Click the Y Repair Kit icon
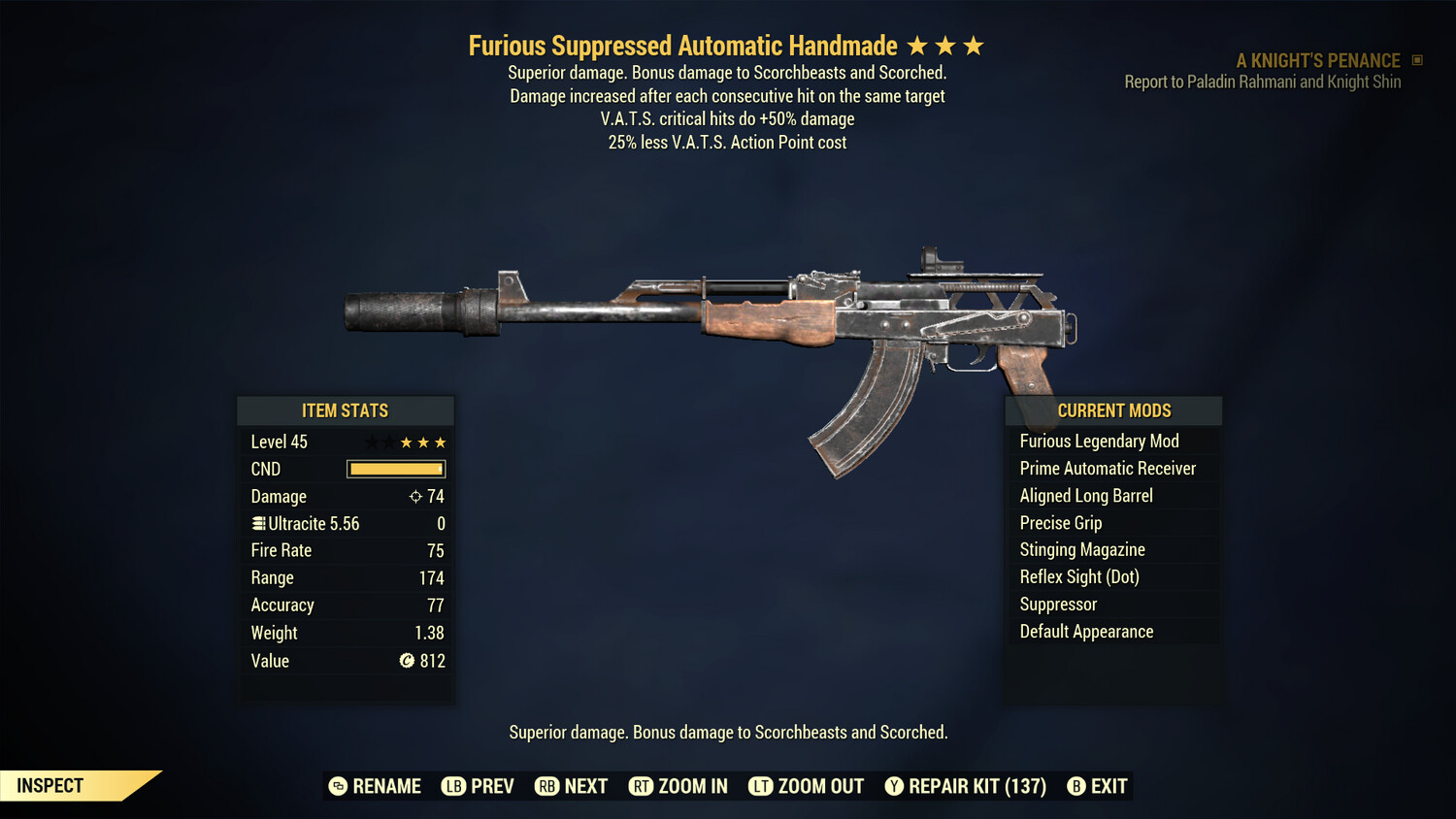The height and width of the screenshot is (819, 1456). [895, 786]
